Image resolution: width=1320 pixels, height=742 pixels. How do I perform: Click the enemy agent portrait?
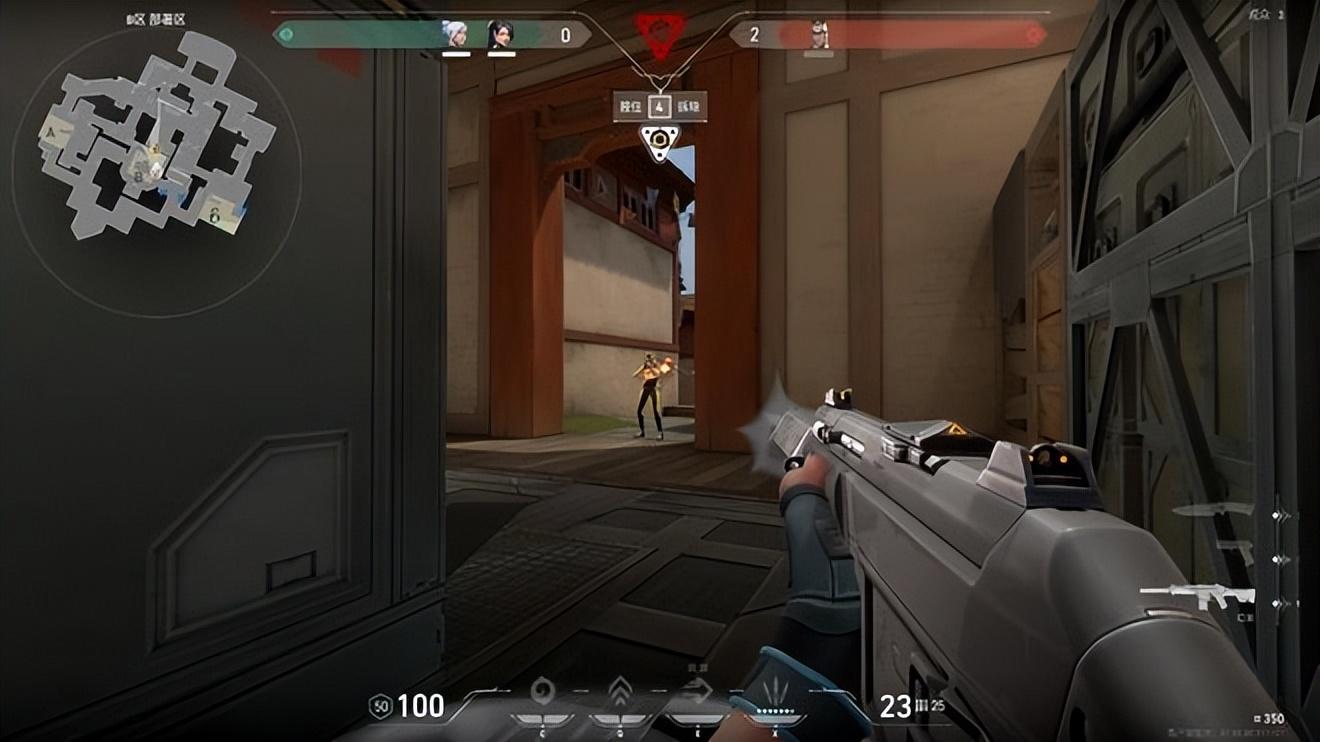(819, 35)
